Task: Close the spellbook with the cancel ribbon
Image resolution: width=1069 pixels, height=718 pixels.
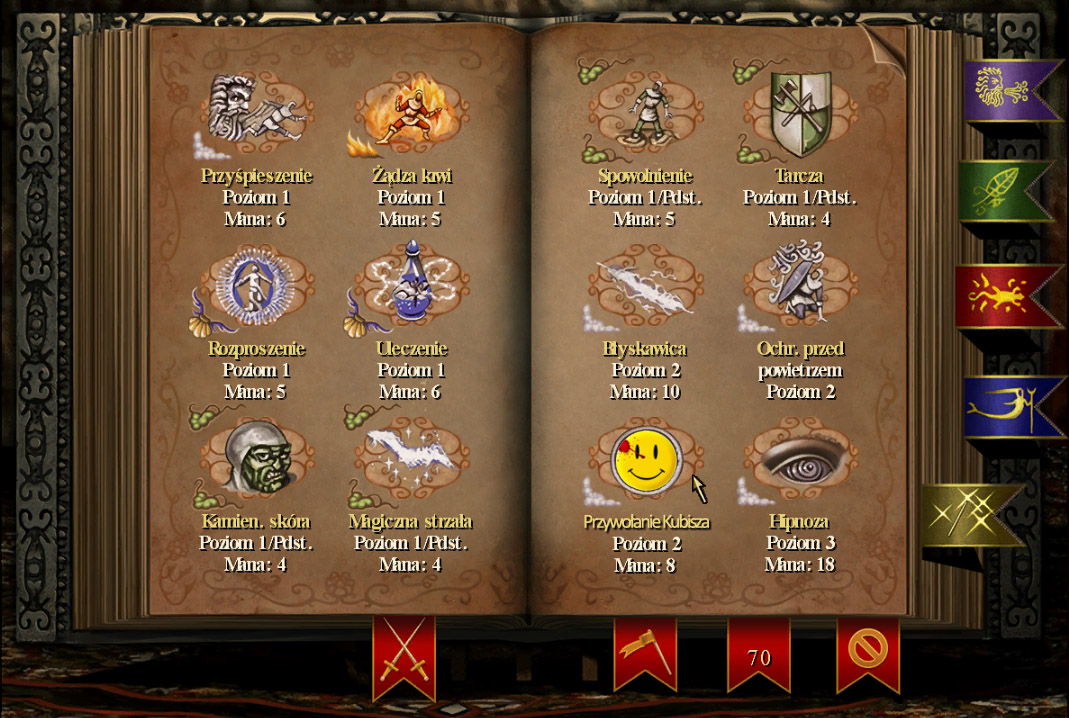Action: click(867, 650)
